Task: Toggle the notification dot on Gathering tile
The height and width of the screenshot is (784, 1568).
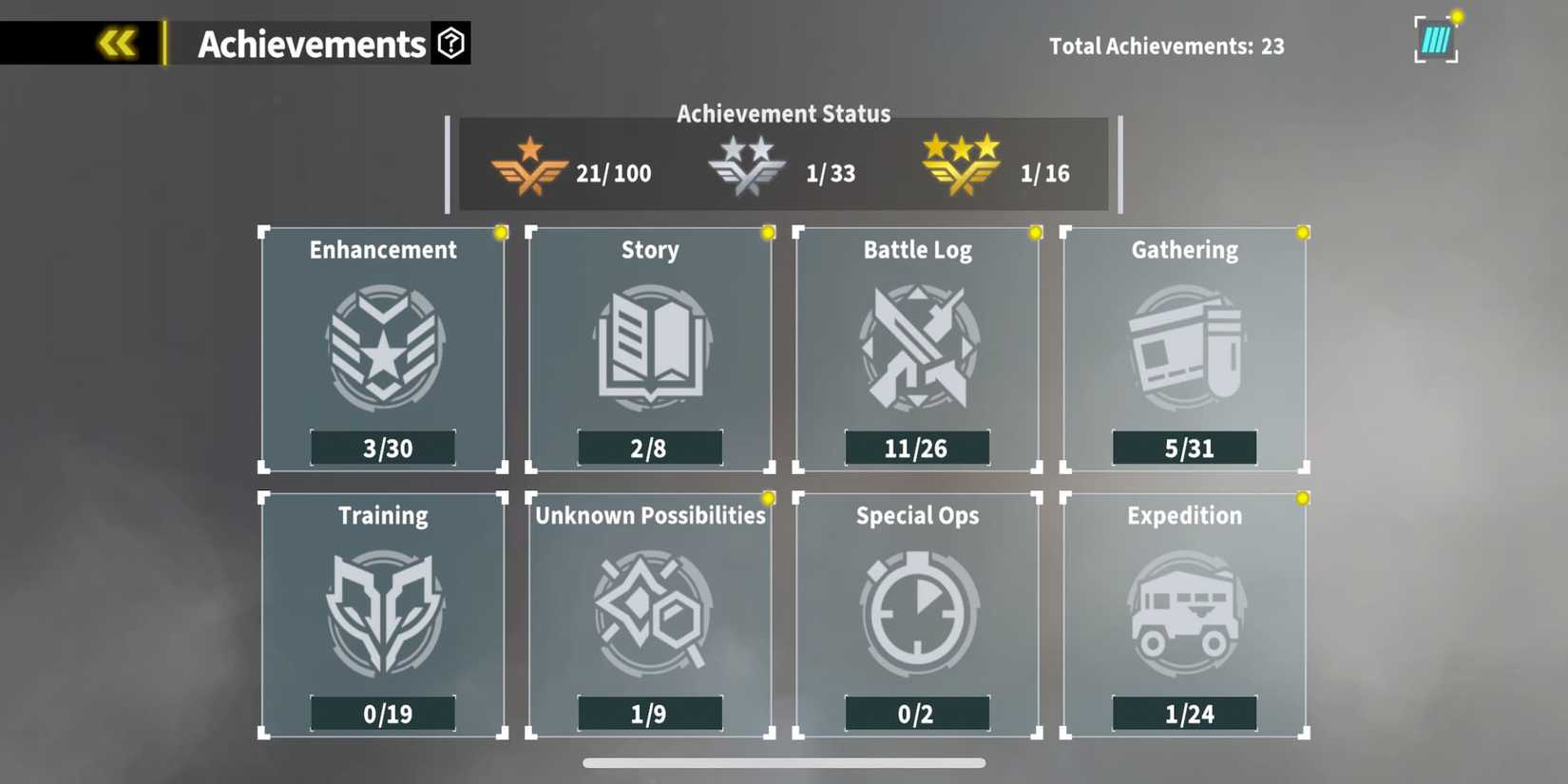Action: (x=1303, y=231)
